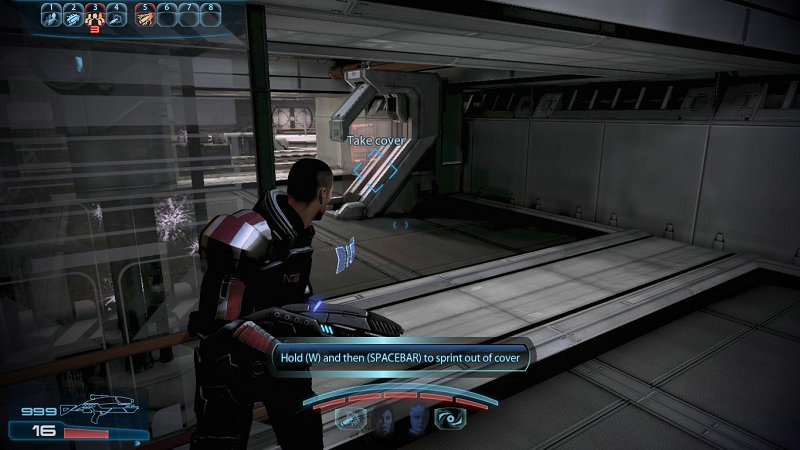Use the ability in hotbar slot 4
Viewport: 800px width, 450px height.
tap(117, 16)
